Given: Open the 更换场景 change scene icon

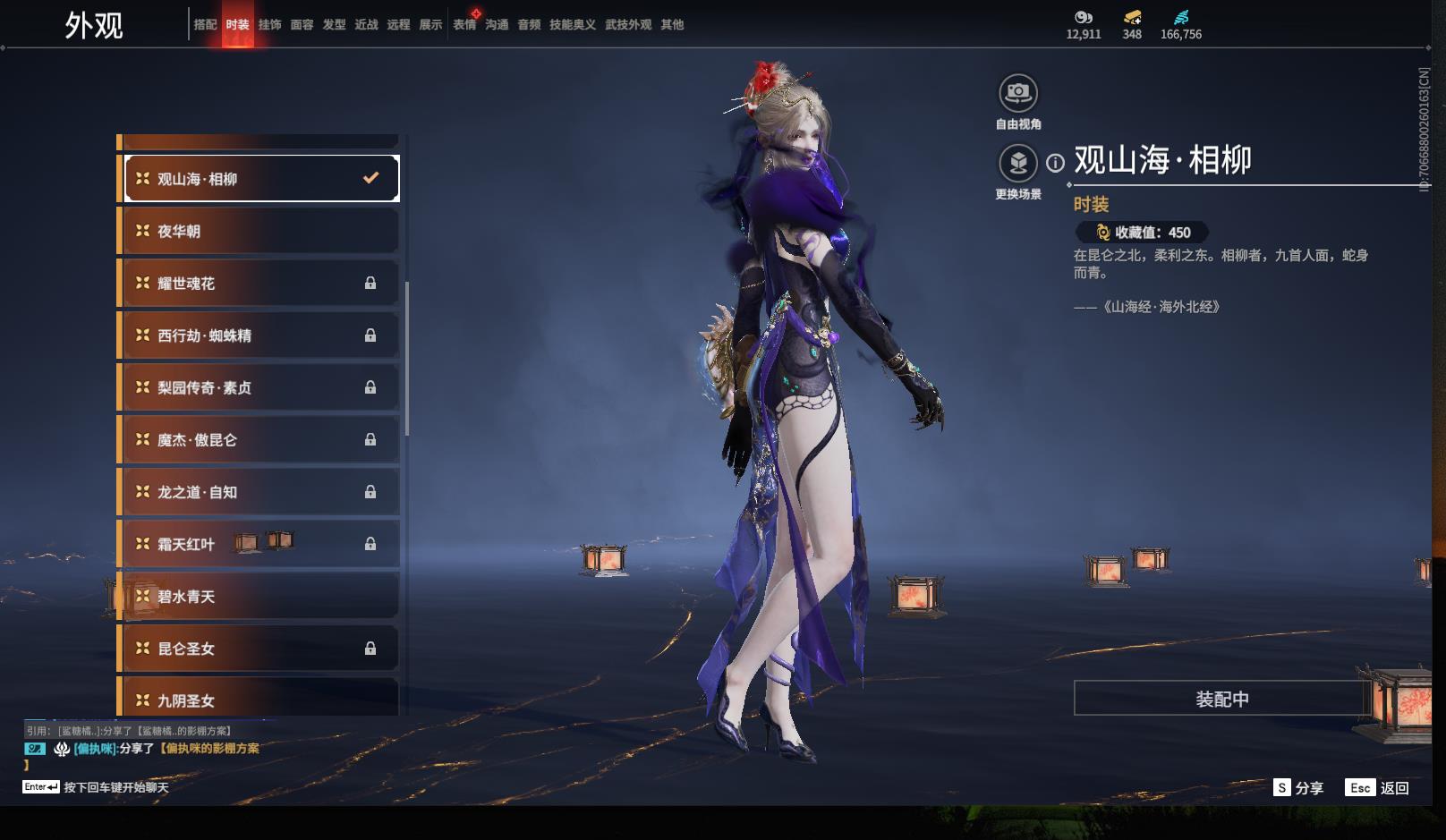Looking at the screenshot, I should tap(1018, 164).
